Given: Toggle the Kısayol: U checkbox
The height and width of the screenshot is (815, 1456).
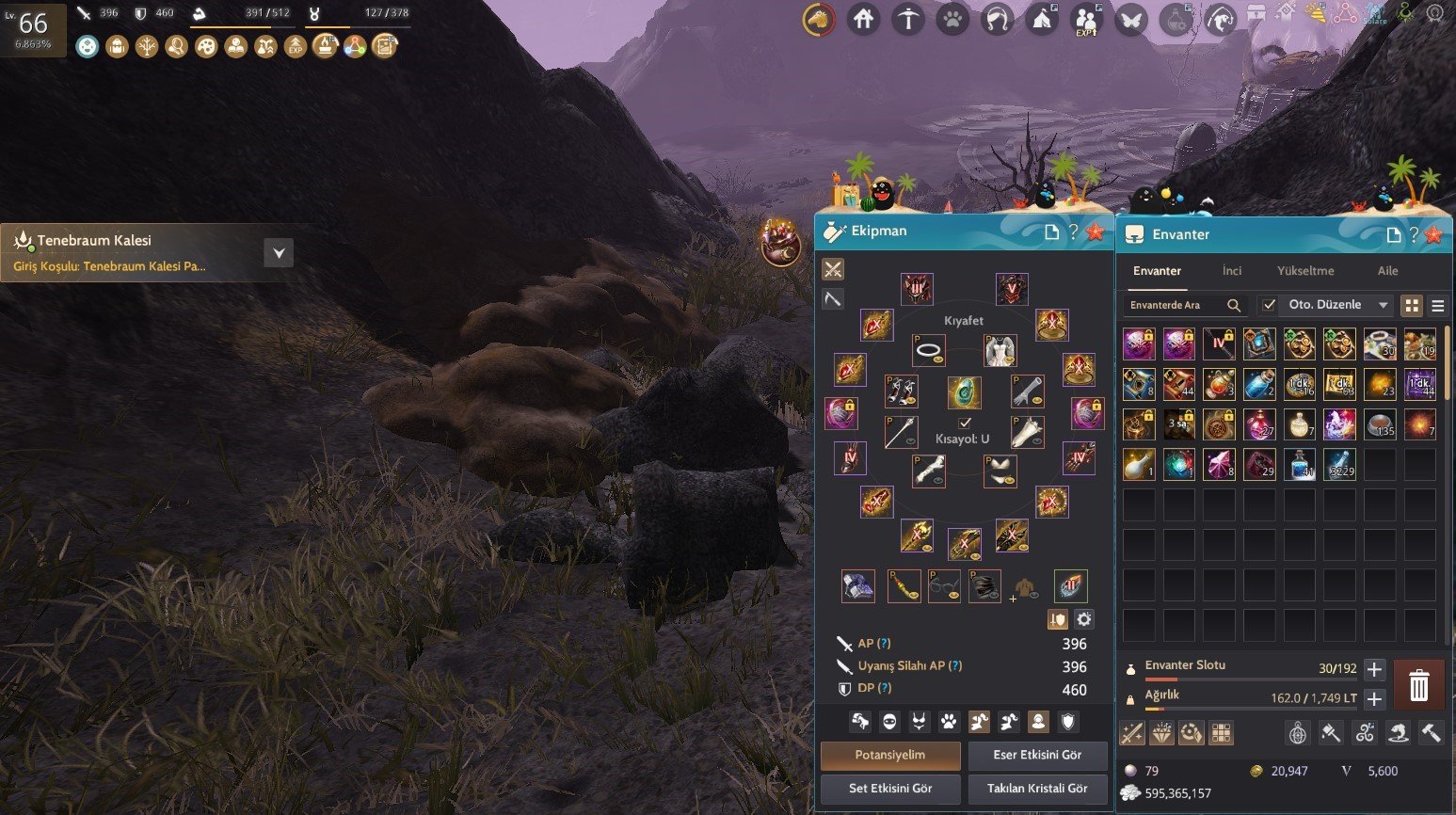Looking at the screenshot, I should [x=964, y=423].
